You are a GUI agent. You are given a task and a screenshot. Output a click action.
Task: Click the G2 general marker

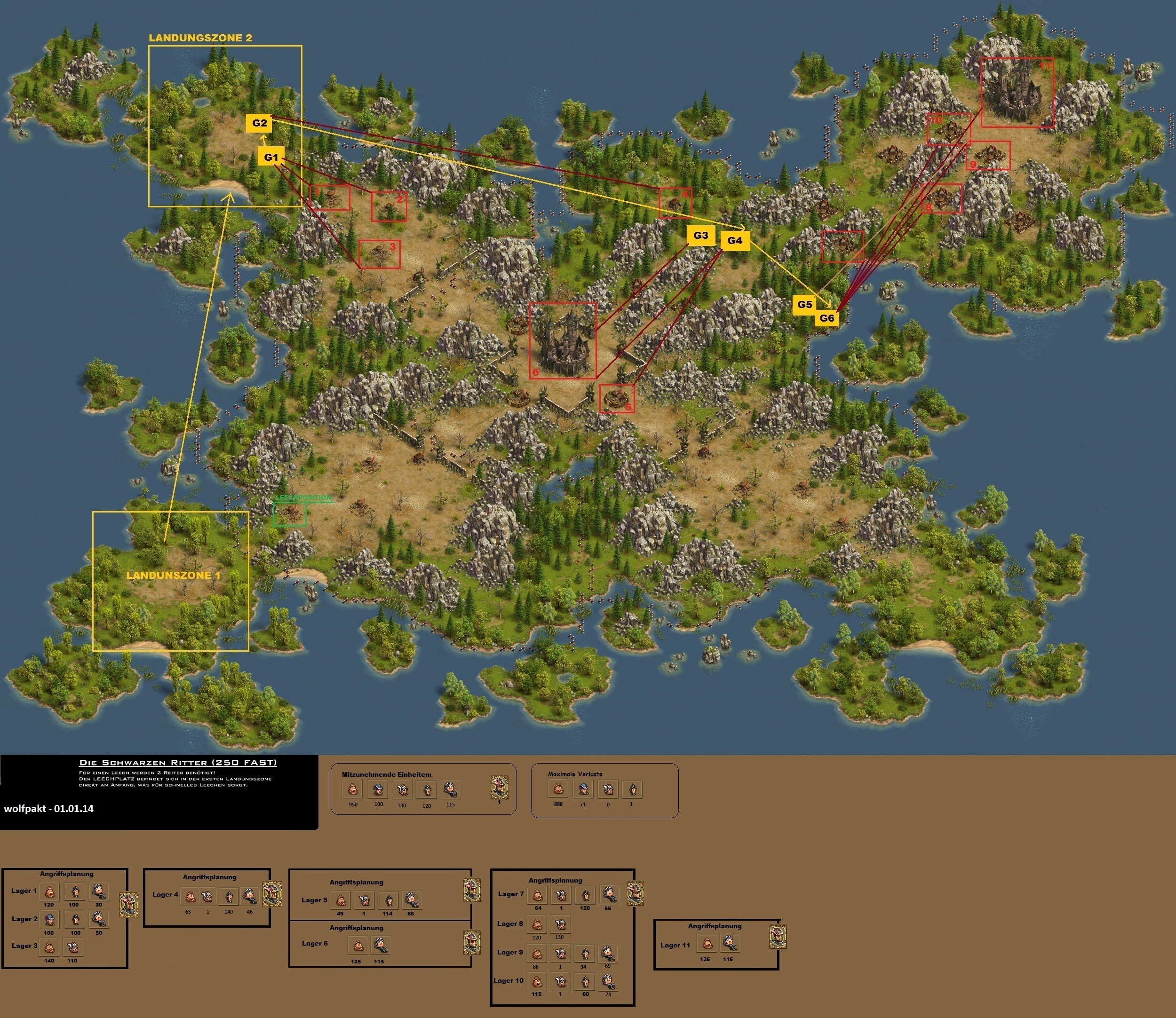click(259, 123)
